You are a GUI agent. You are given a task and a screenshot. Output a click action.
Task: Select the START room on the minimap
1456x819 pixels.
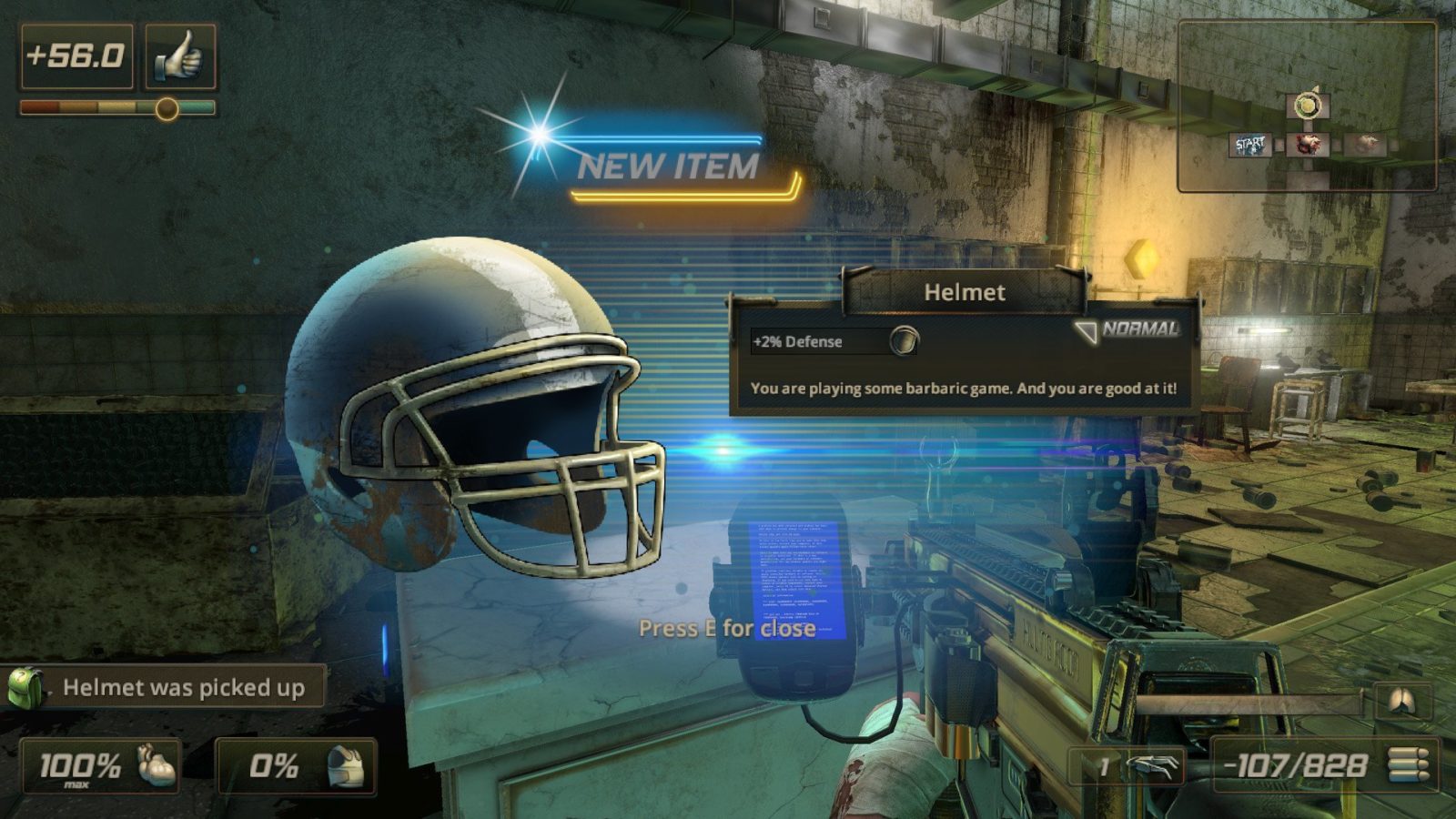[x=1250, y=145]
